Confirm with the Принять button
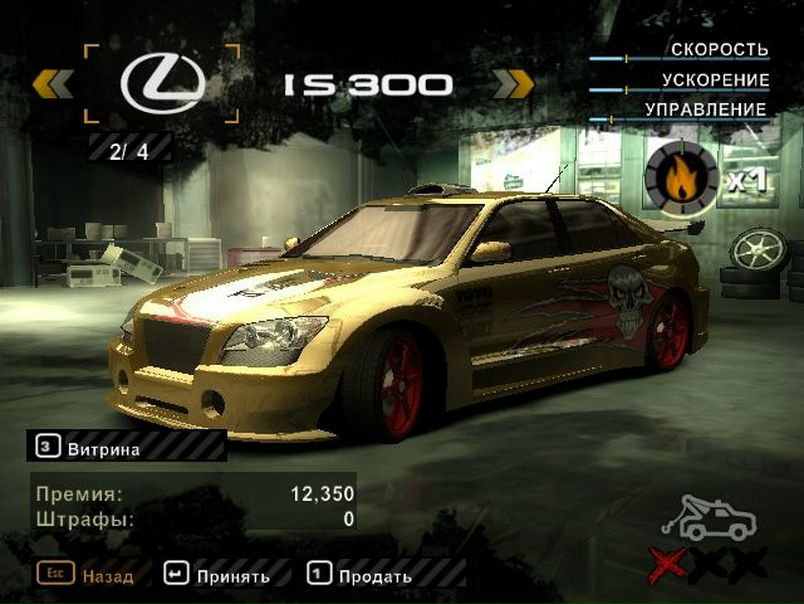The height and width of the screenshot is (604, 804). 219,575
